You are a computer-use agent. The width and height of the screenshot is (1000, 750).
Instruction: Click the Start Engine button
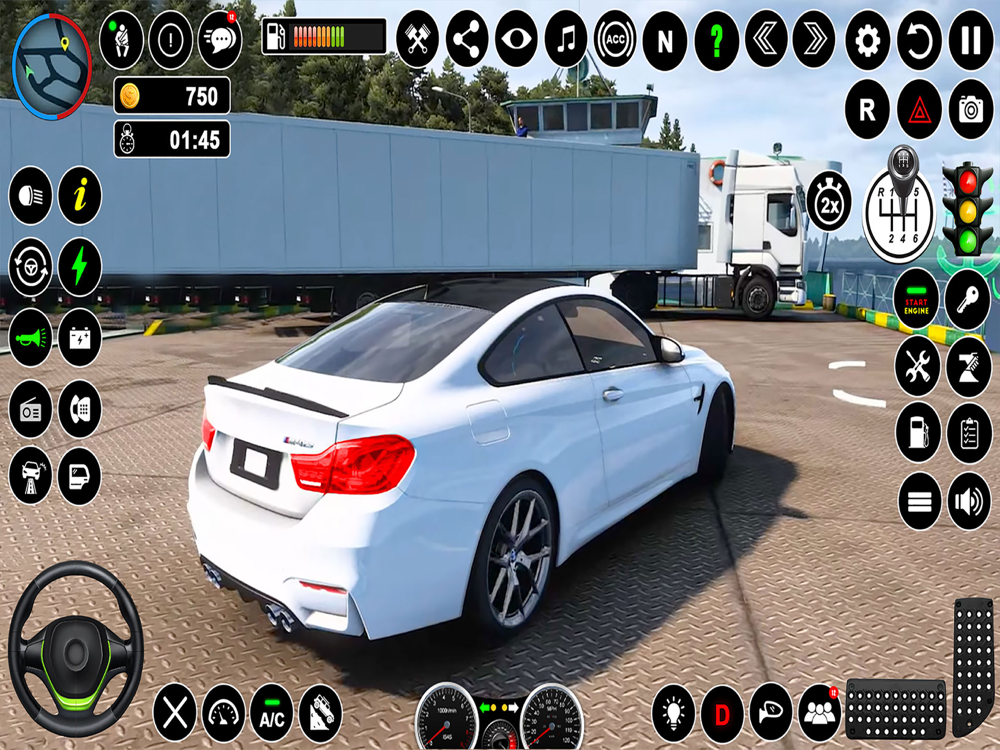917,297
